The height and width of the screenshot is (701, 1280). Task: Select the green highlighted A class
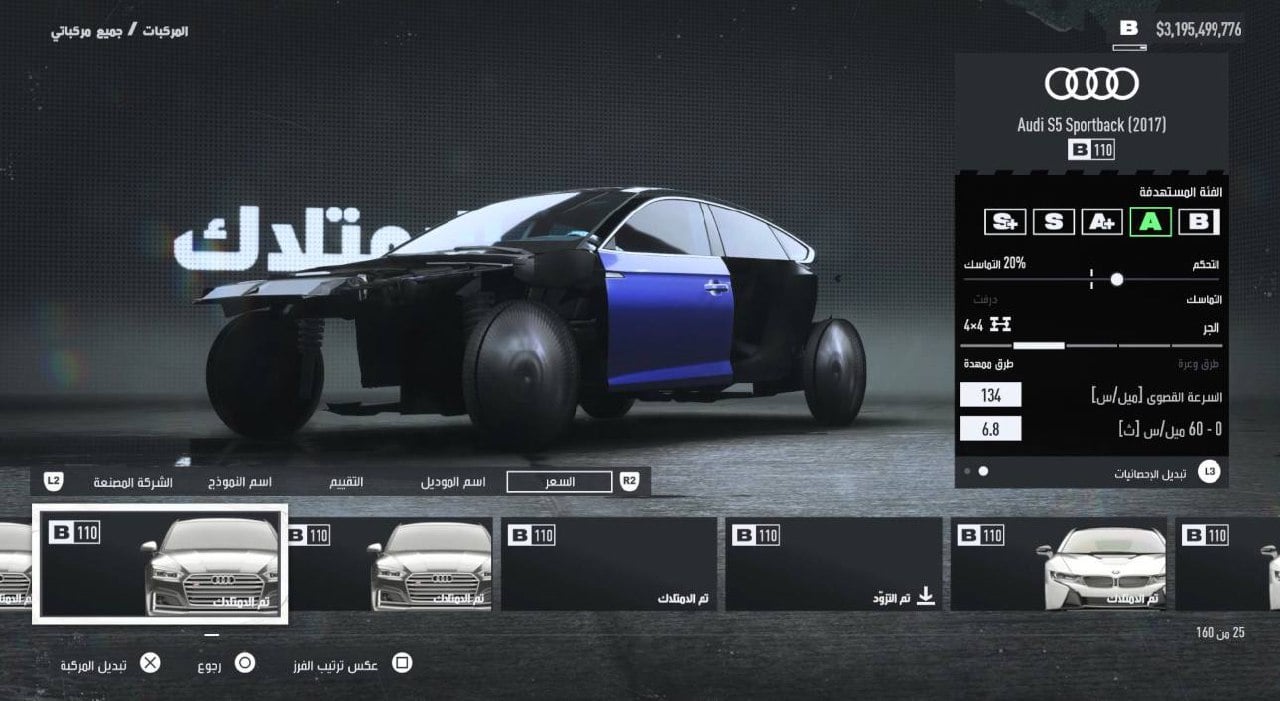(x=1150, y=222)
